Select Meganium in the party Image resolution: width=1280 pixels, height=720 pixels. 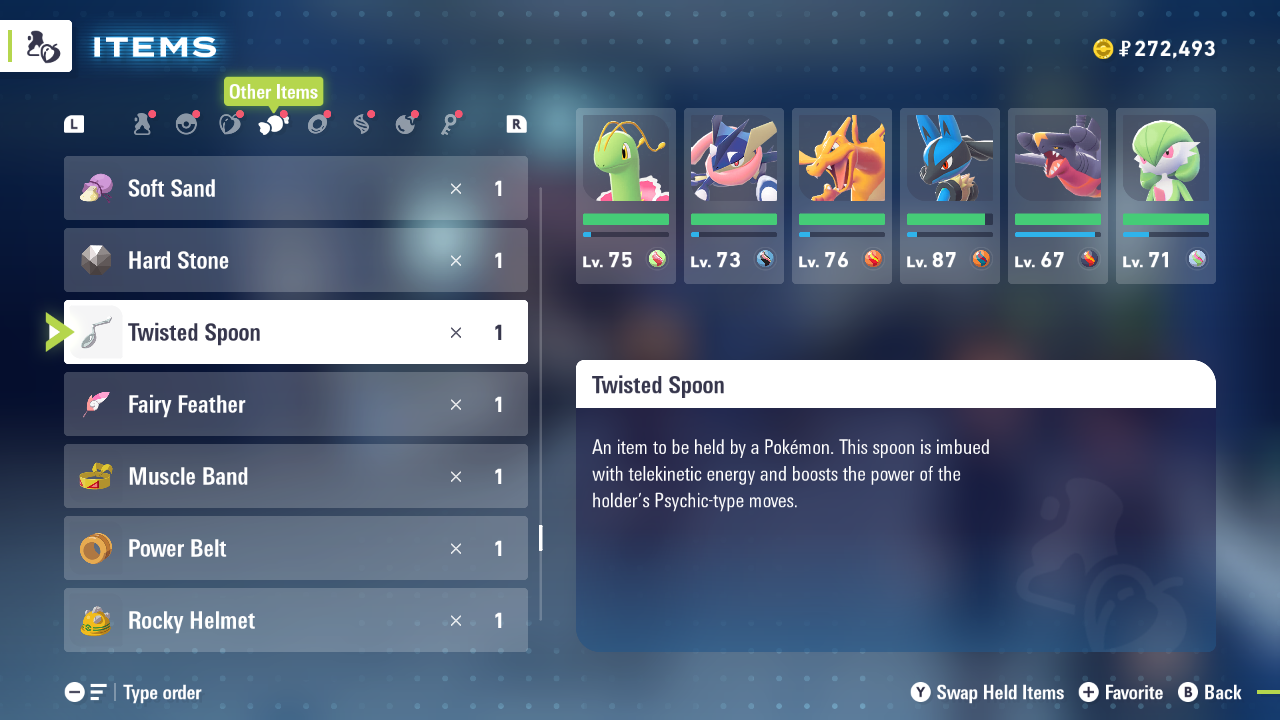pos(626,195)
